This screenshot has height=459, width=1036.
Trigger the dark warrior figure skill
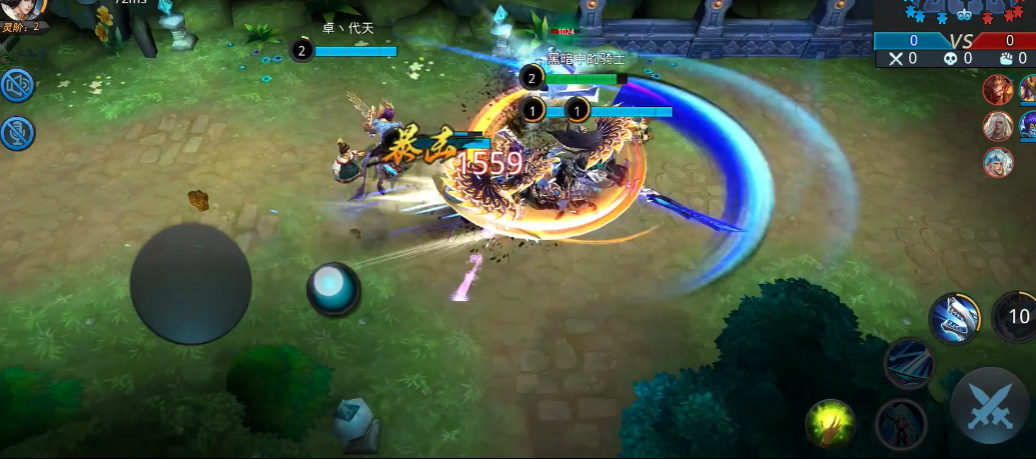[899, 423]
